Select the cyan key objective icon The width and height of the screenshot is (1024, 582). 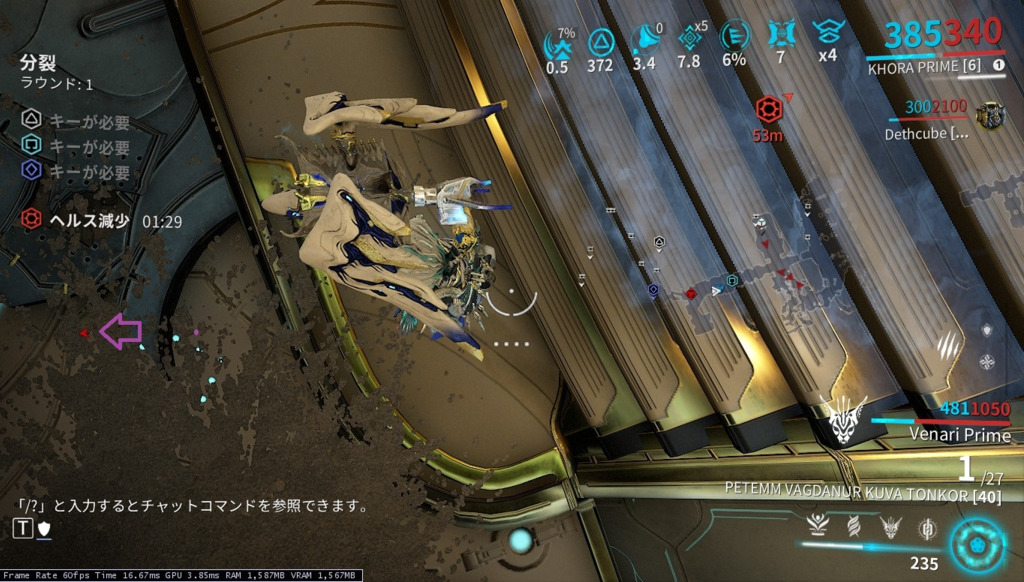(x=31, y=147)
